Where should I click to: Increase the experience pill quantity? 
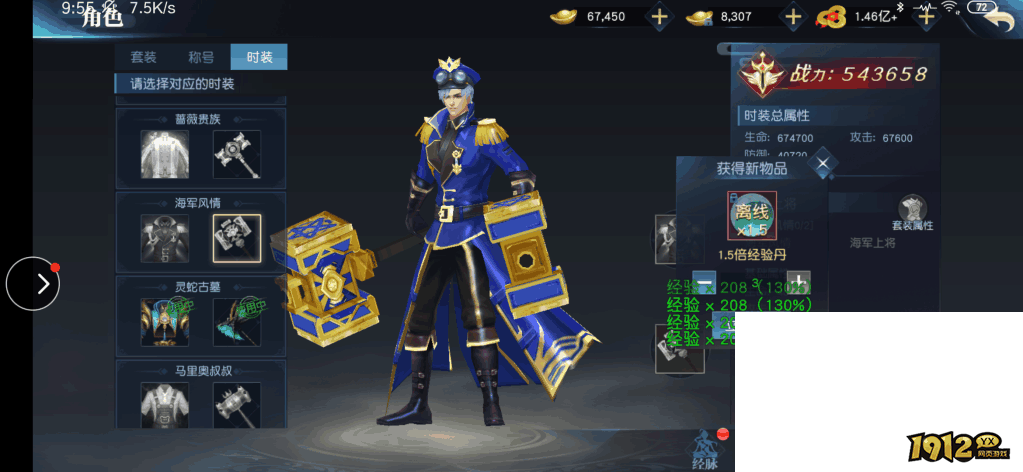pos(797,282)
